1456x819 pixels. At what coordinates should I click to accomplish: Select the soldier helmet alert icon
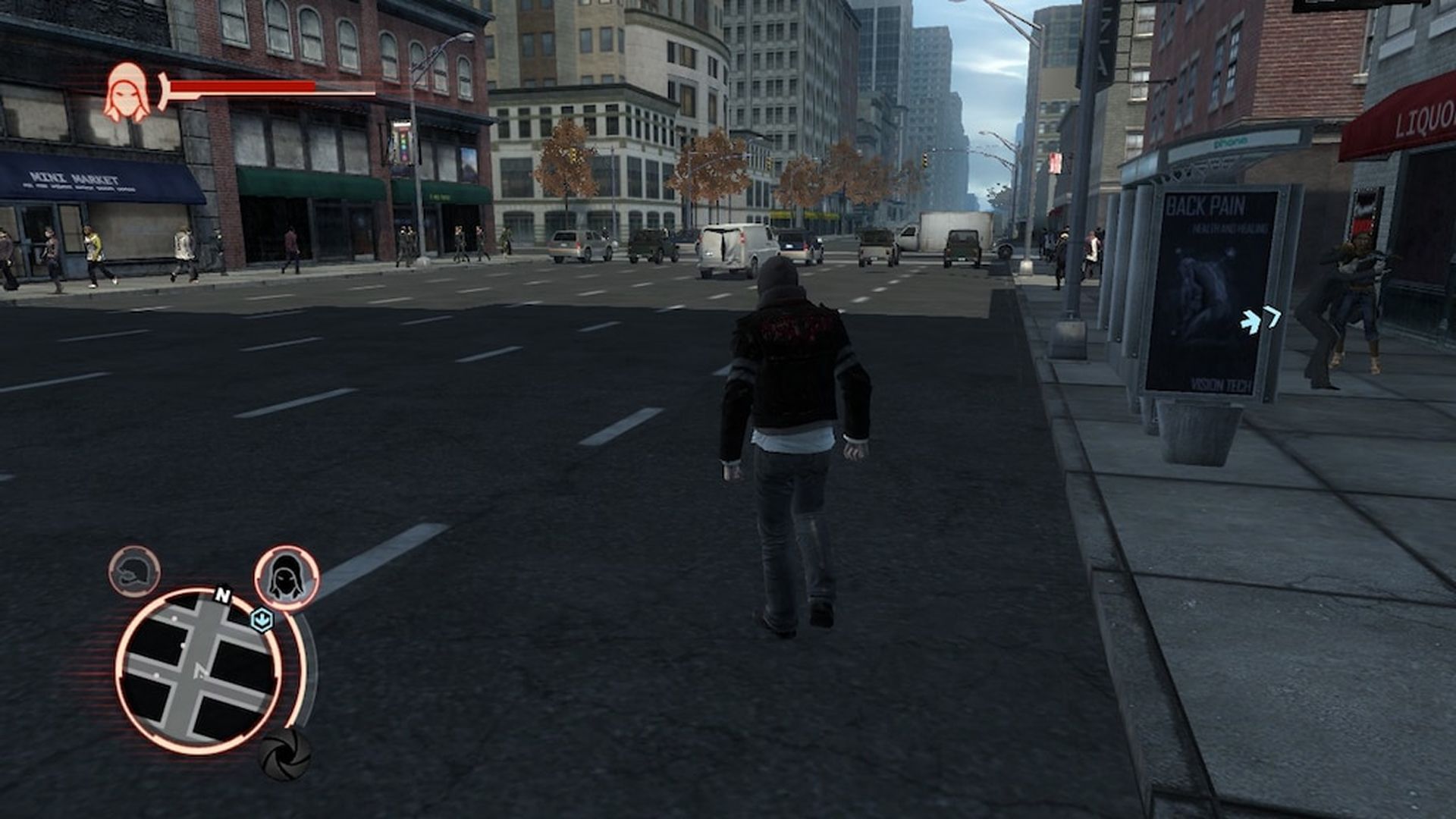click(134, 571)
